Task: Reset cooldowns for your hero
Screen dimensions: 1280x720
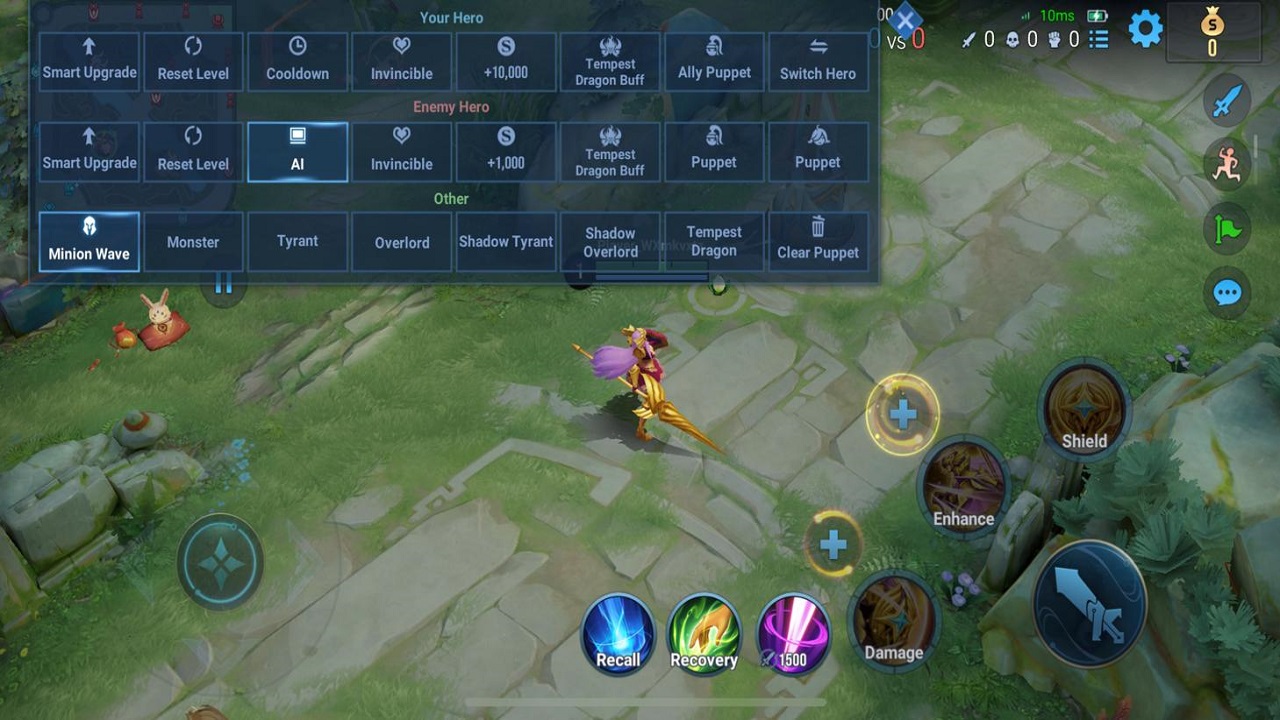Action: [x=297, y=62]
